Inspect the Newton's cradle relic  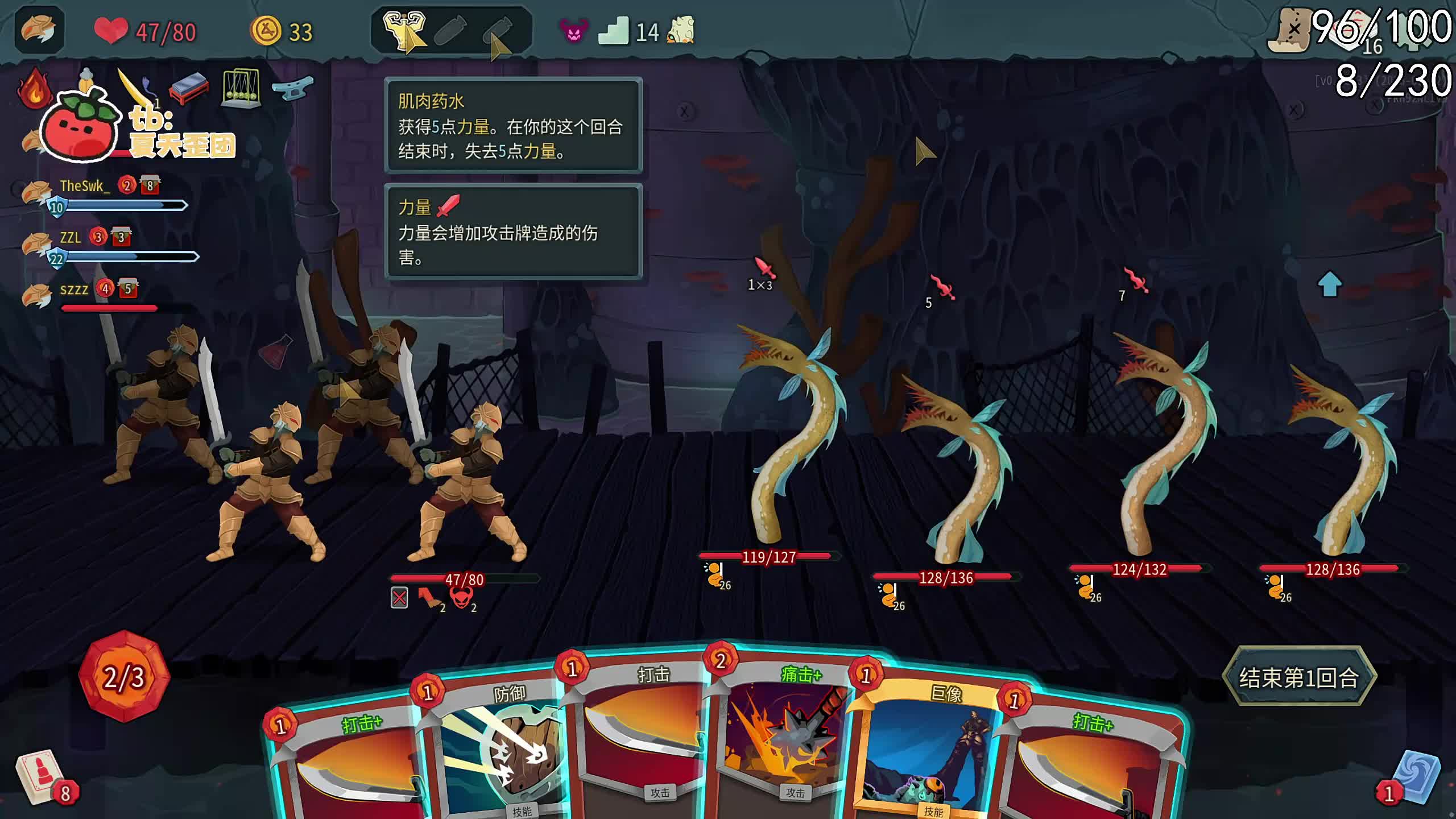click(x=241, y=88)
